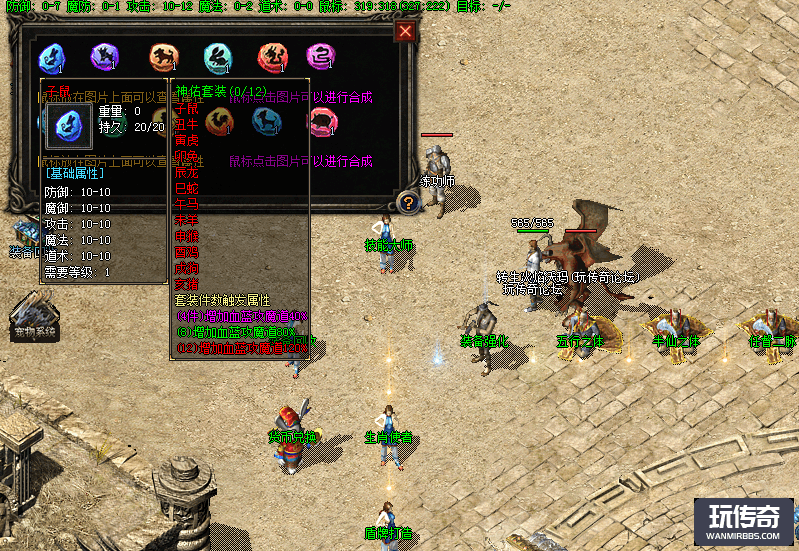Choose the orange Tiger zodiac stone
The image size is (799, 551).
pos(160,57)
